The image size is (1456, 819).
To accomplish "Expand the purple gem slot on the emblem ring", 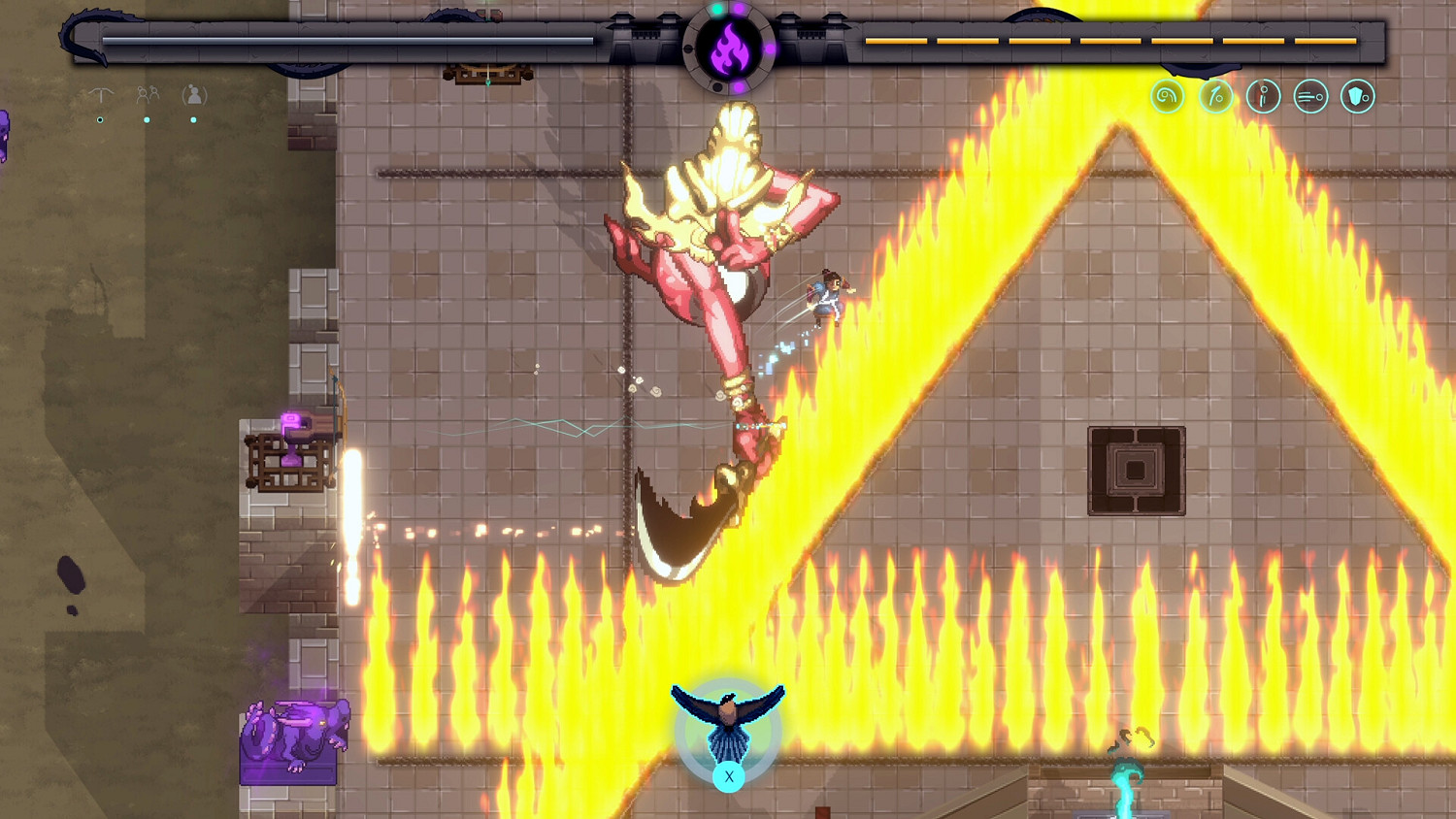I will pyautogui.click(x=740, y=9).
